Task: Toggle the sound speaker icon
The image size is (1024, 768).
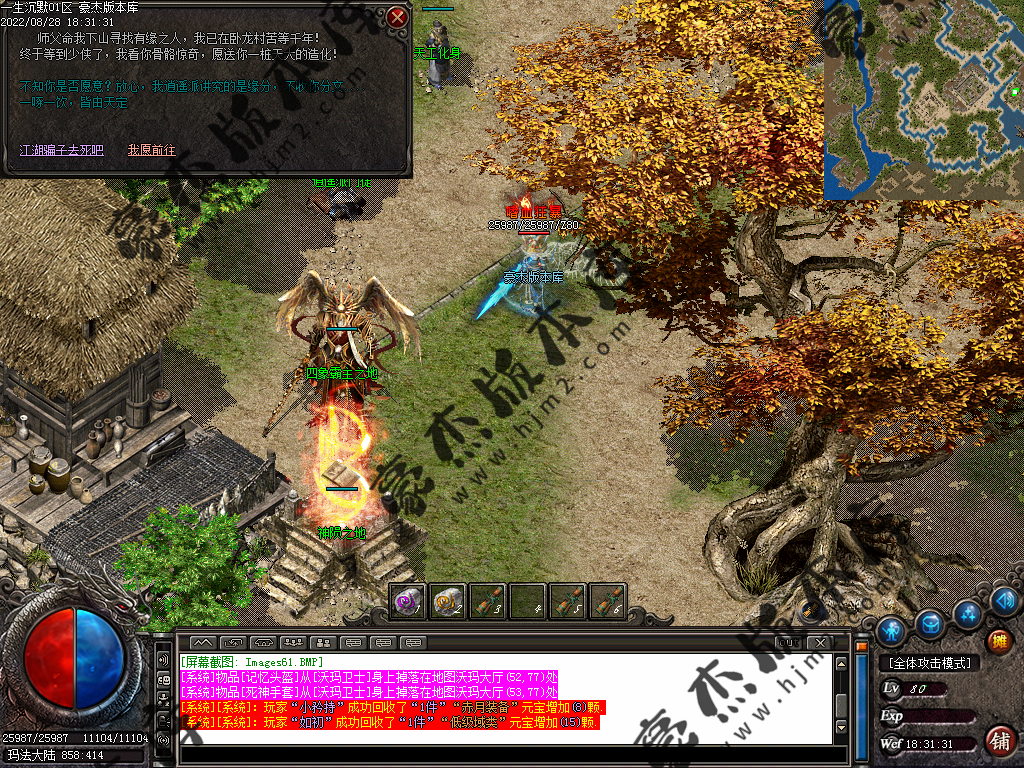Action: (x=1004, y=599)
